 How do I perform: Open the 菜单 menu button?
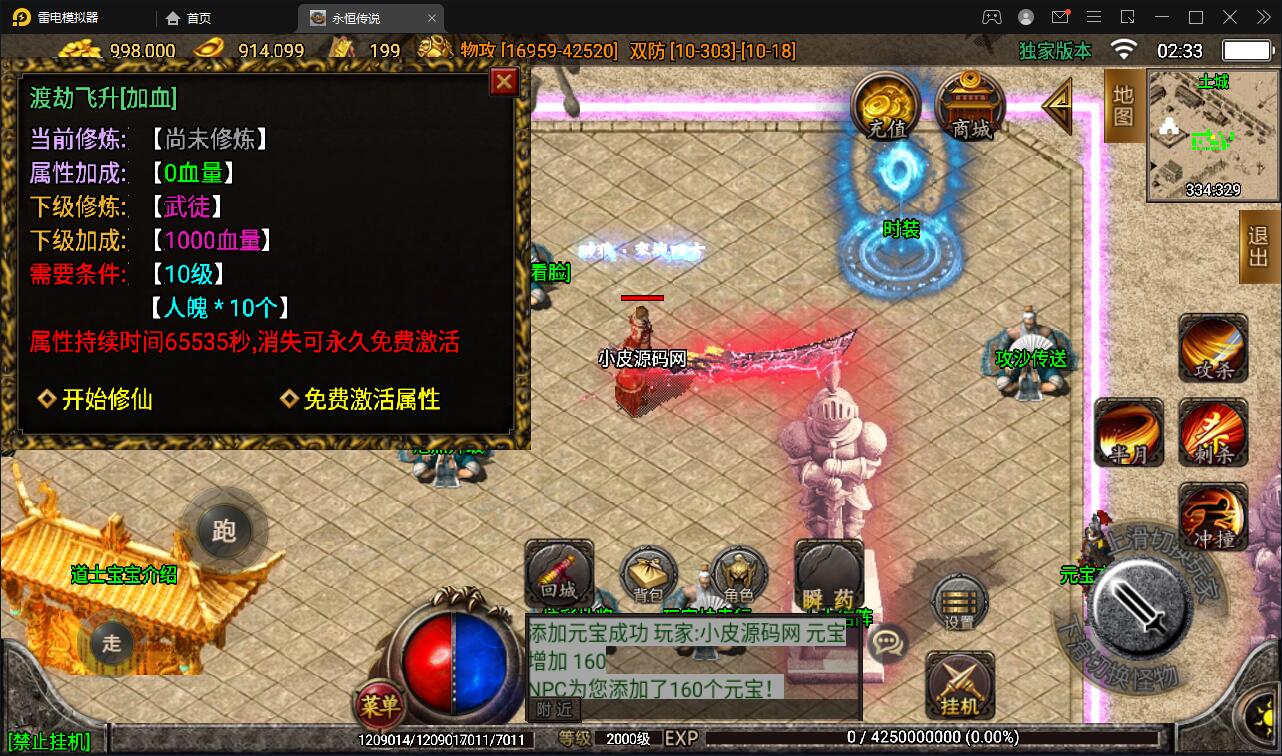380,706
